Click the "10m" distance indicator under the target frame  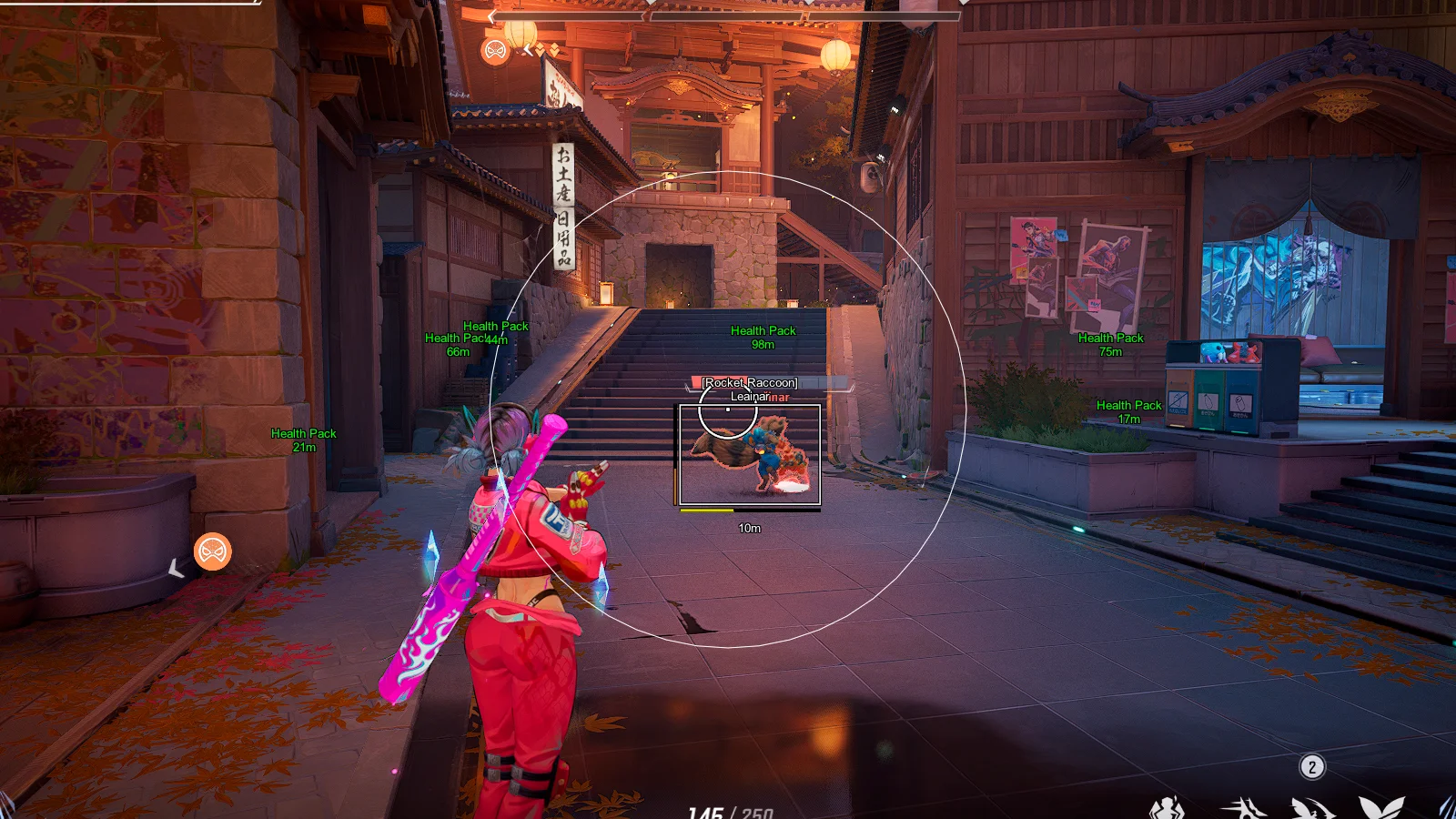click(x=749, y=528)
